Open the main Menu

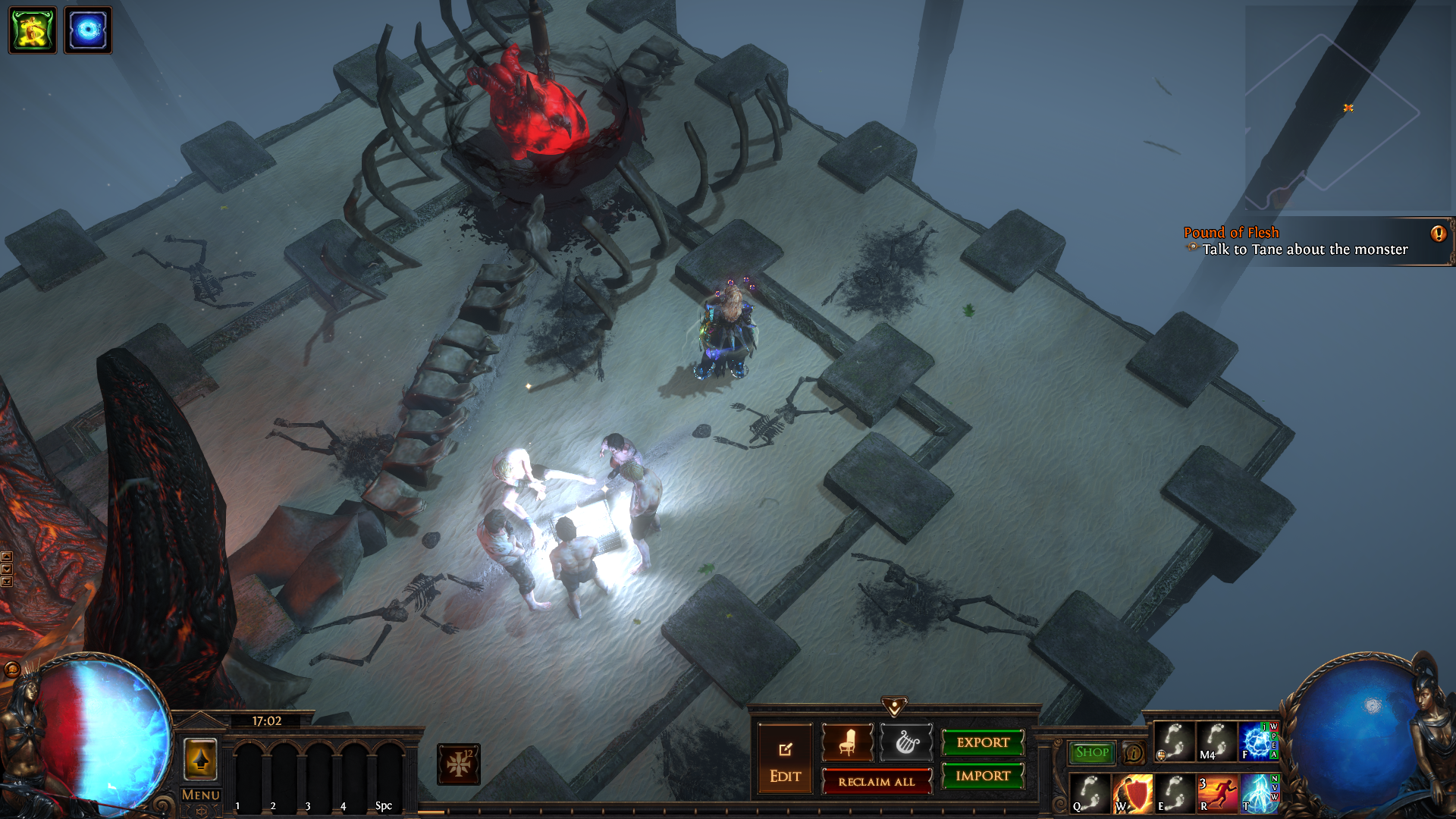[x=200, y=795]
